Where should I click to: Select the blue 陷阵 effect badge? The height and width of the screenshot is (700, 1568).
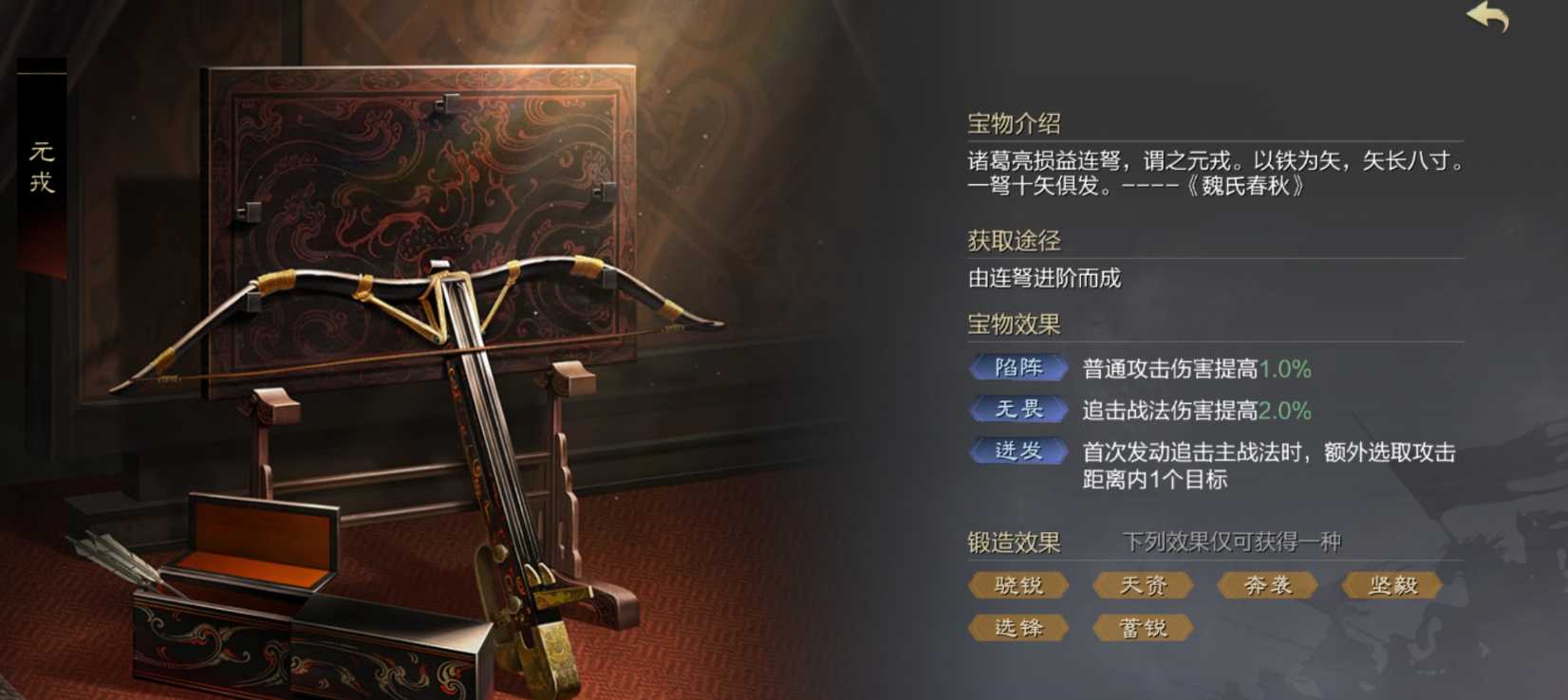click(1019, 367)
